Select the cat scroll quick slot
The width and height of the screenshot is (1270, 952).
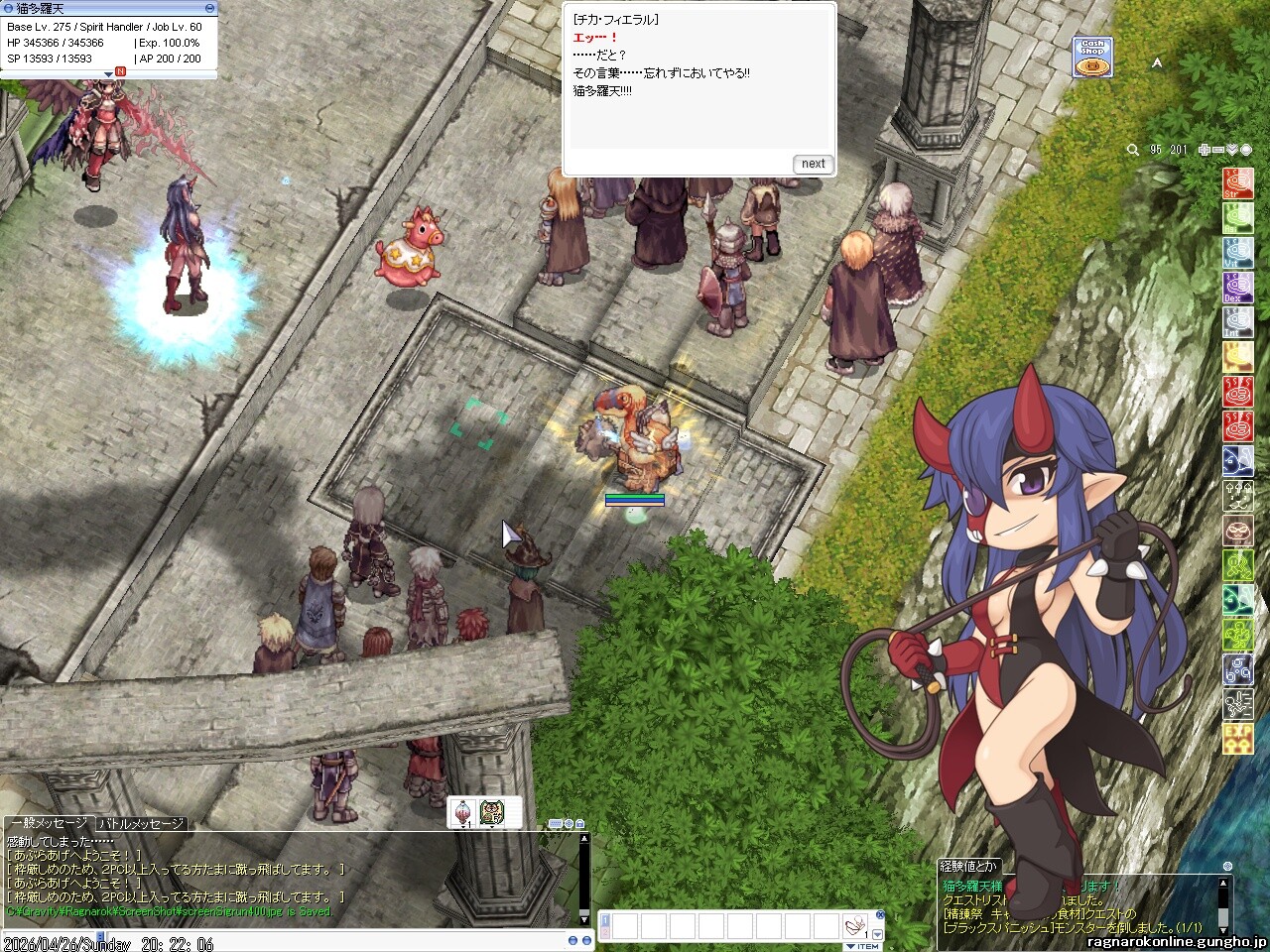(x=493, y=813)
